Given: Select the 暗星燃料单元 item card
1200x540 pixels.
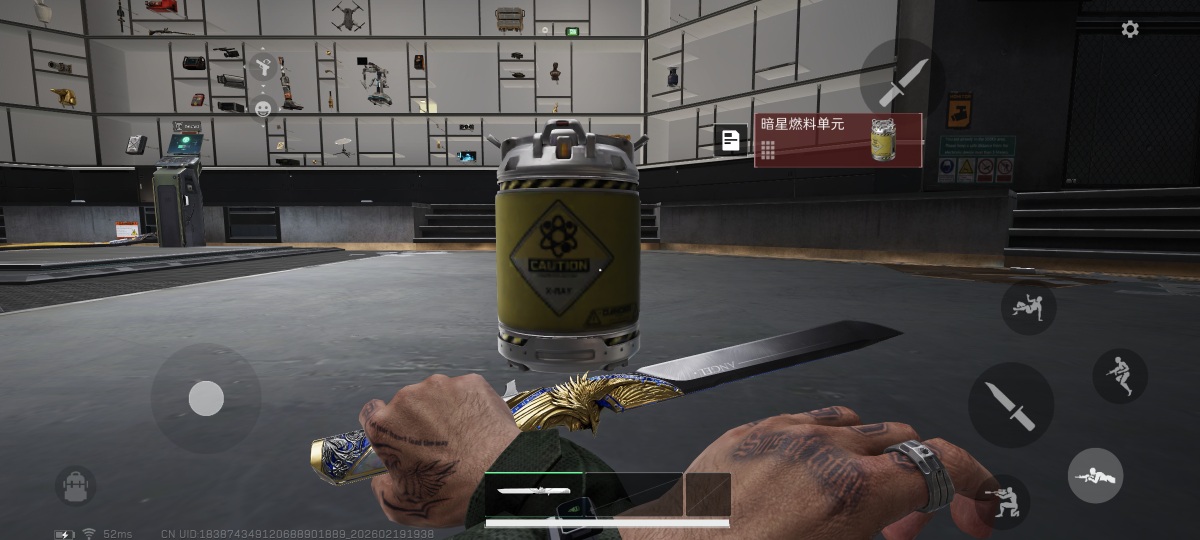Looking at the screenshot, I should 838,140.
